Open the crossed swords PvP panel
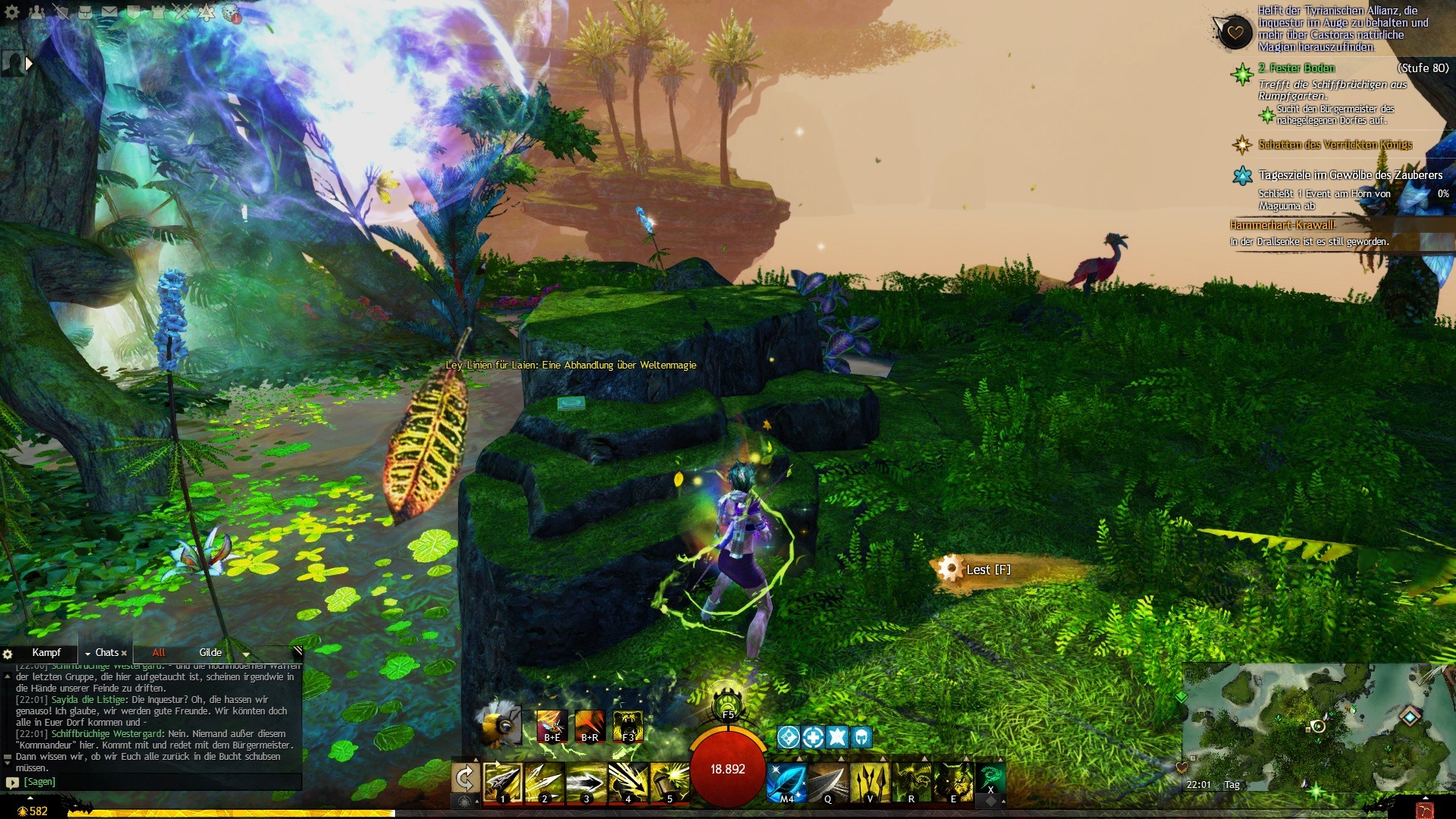The height and width of the screenshot is (819, 1456). pos(182,12)
